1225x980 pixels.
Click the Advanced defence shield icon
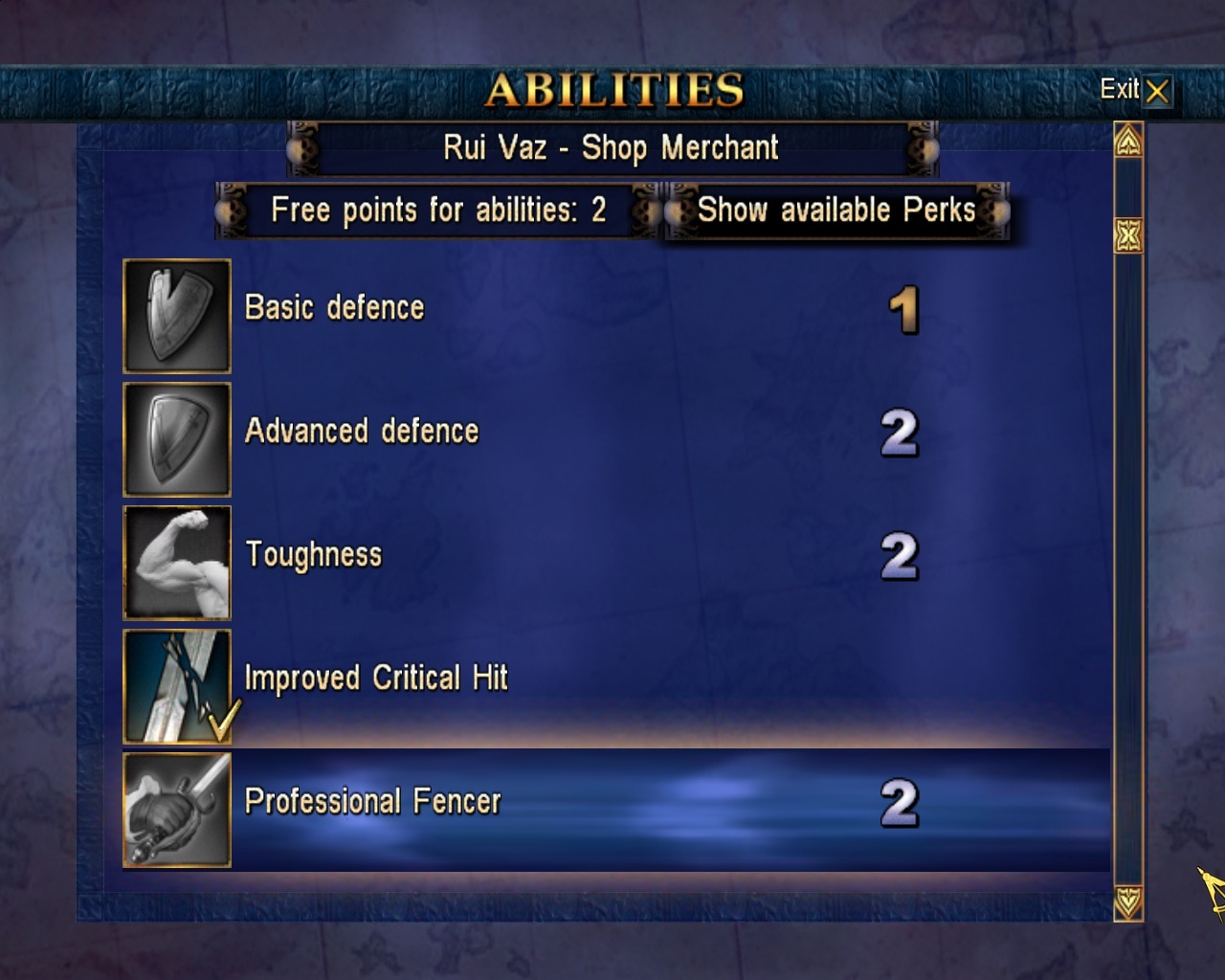coord(177,439)
